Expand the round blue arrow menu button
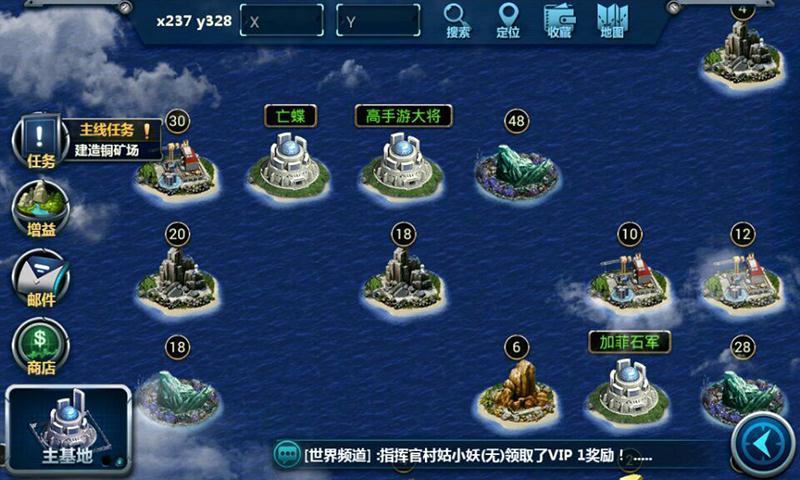The width and height of the screenshot is (800, 480). coord(763,443)
